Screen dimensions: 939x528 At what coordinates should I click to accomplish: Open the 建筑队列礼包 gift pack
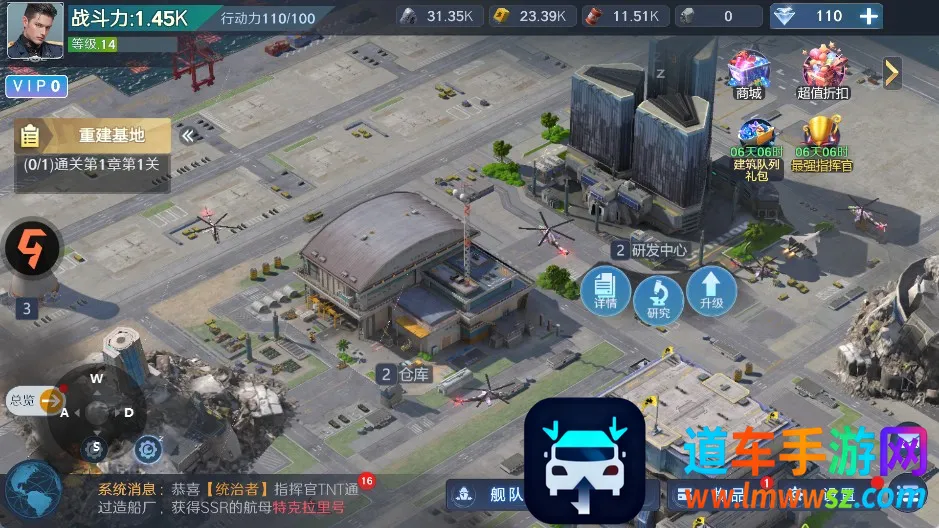tap(755, 146)
